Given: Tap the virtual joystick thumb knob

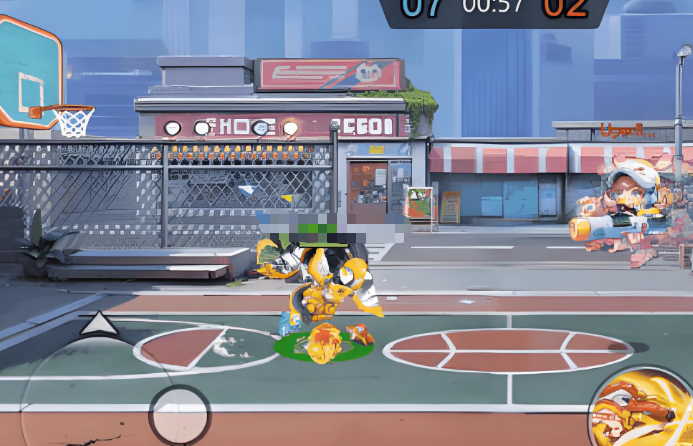Looking at the screenshot, I should tap(179, 413).
